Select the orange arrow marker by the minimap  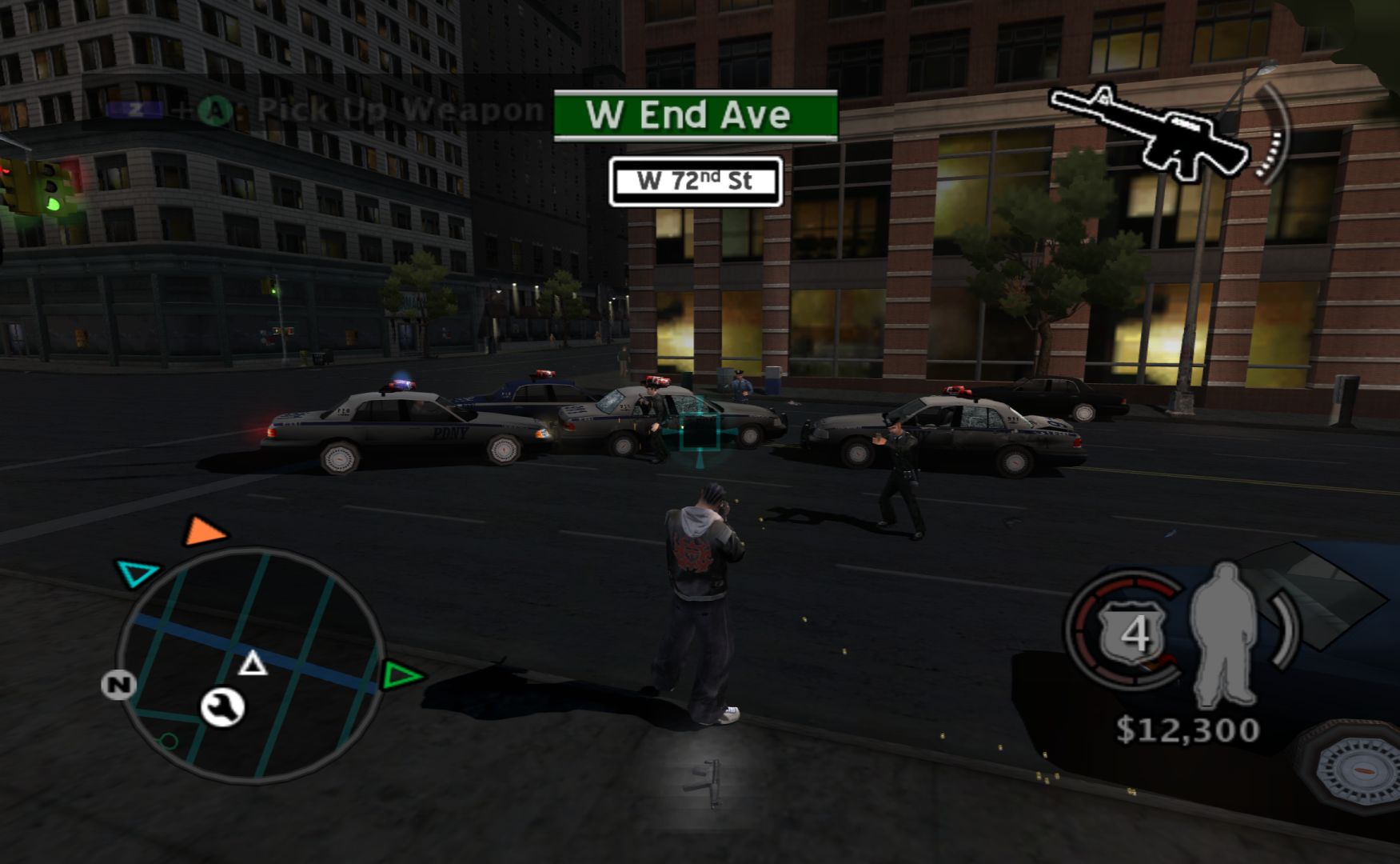pos(204,532)
